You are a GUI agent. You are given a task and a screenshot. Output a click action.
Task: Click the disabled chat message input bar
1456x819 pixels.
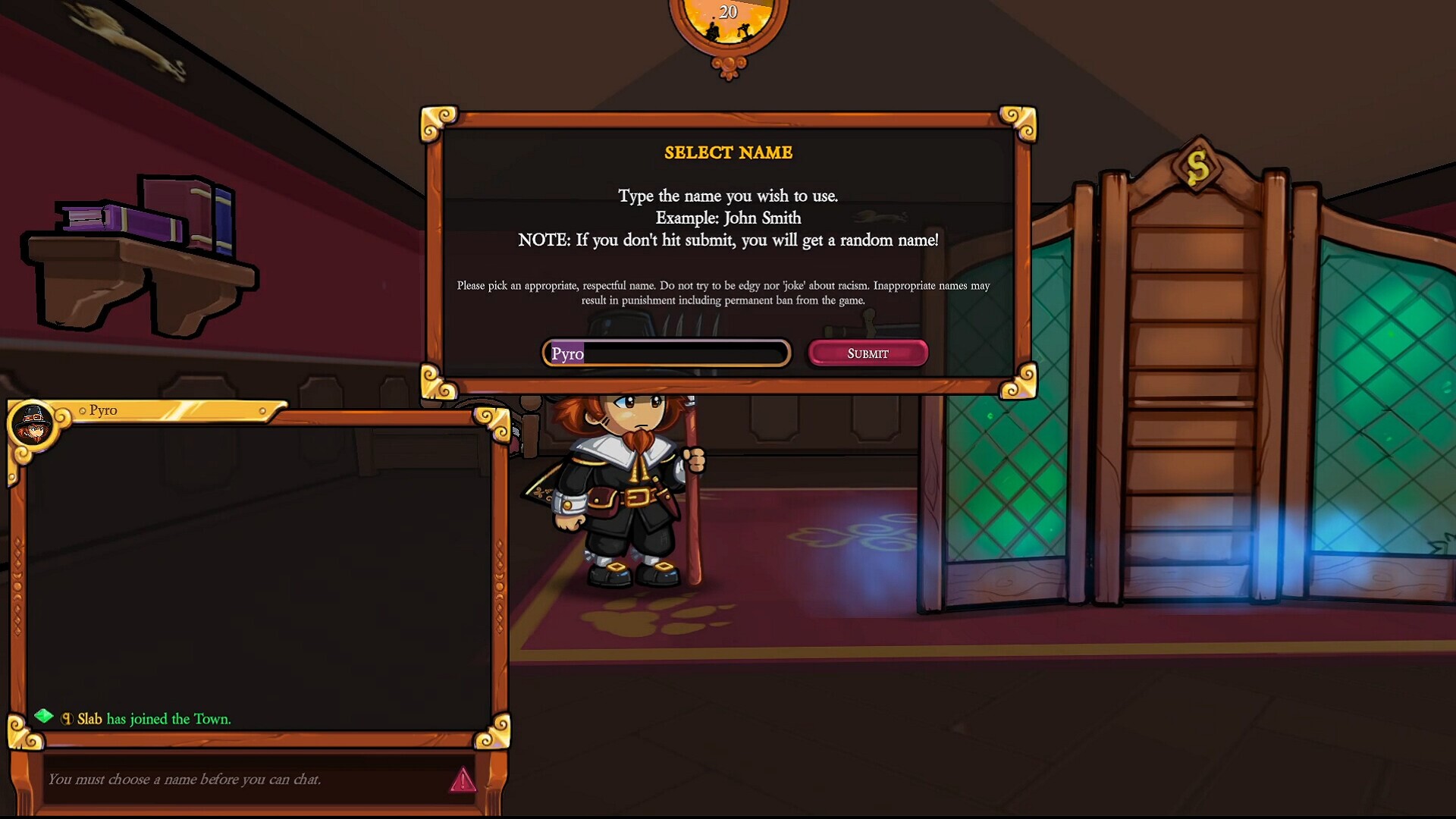(x=227, y=778)
